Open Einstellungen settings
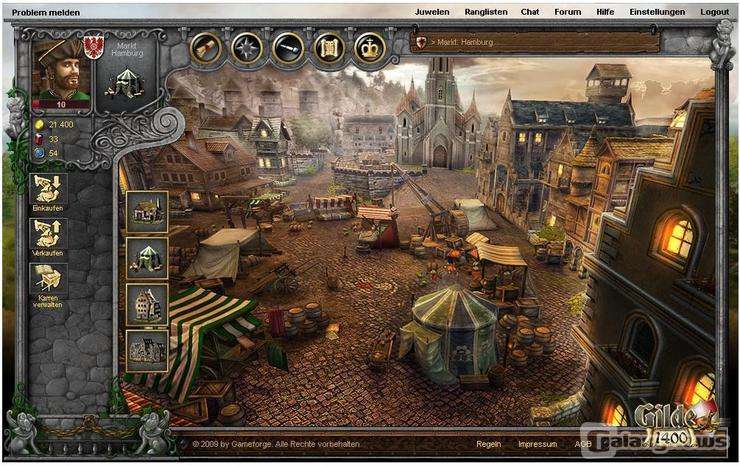740x466 pixels. click(657, 12)
